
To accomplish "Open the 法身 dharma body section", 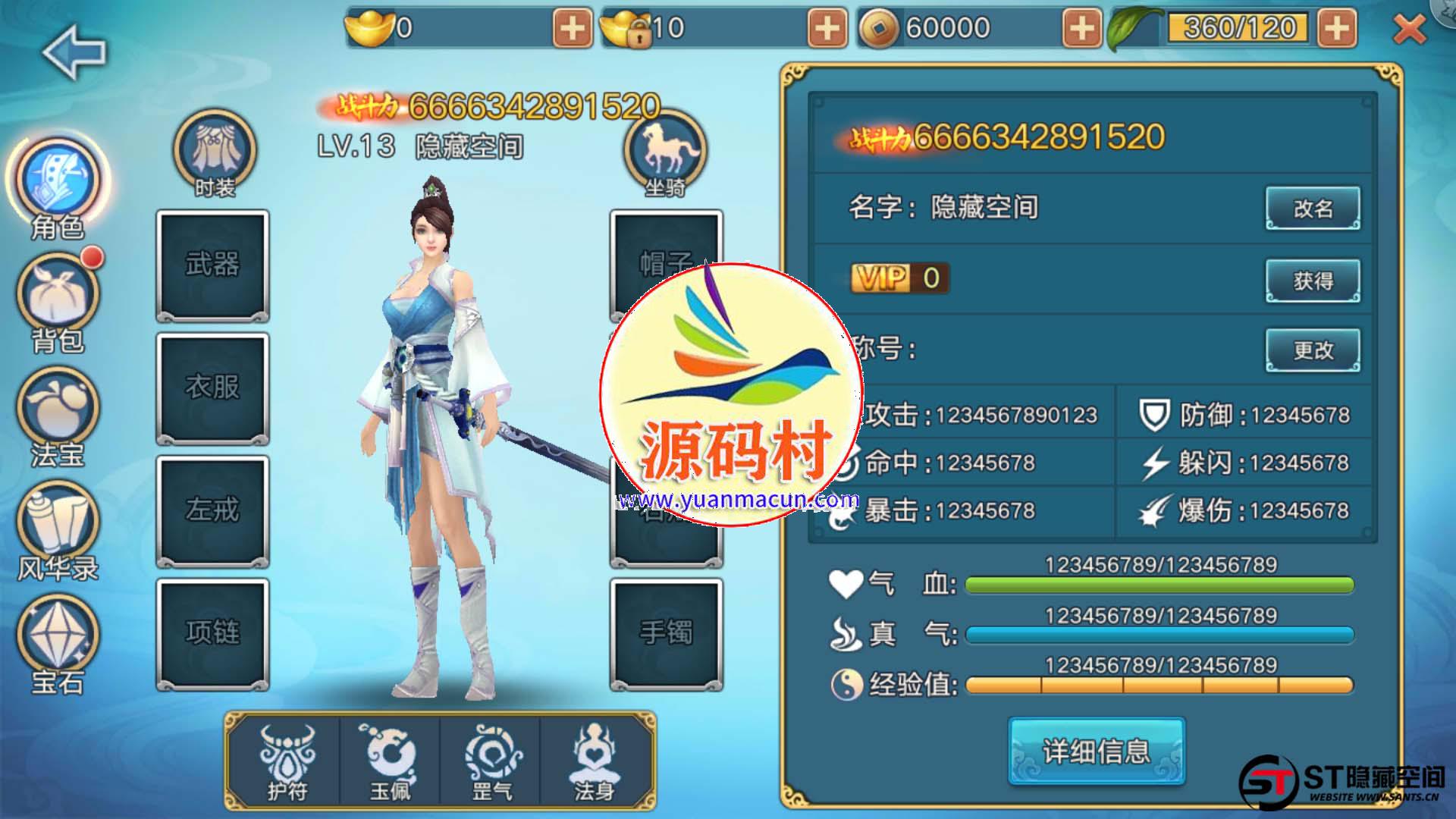I will (x=594, y=761).
